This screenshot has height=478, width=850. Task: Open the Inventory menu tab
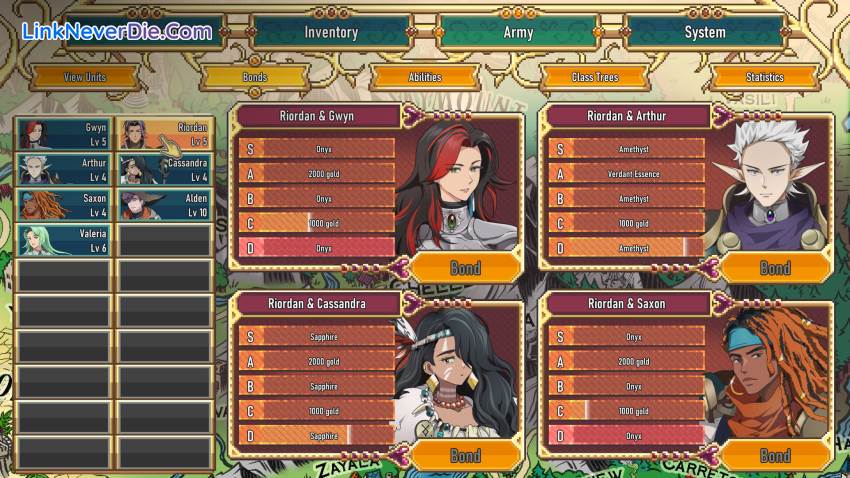331,32
